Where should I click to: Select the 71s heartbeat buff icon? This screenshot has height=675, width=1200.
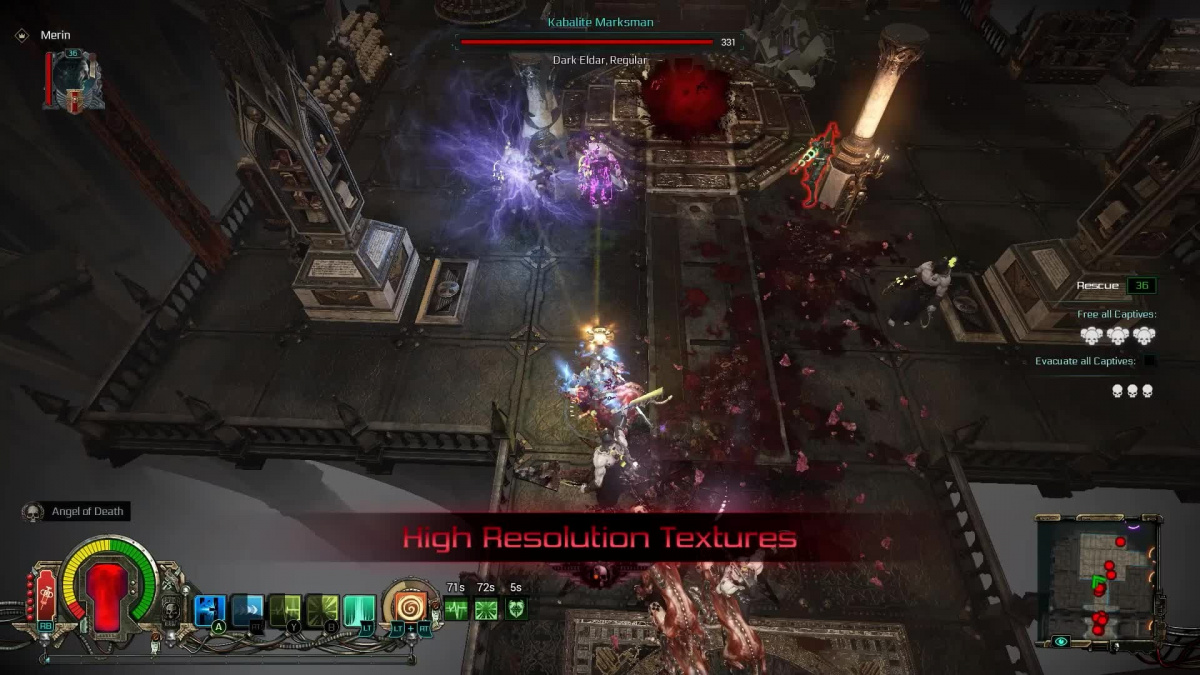pyautogui.click(x=456, y=608)
